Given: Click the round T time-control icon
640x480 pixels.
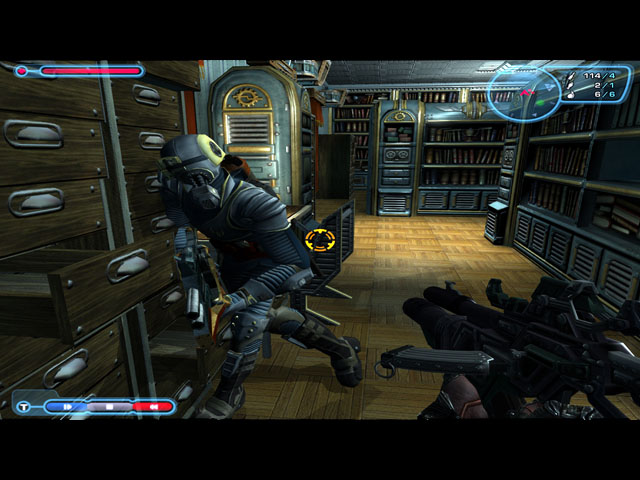Looking at the screenshot, I should pos(23,407).
